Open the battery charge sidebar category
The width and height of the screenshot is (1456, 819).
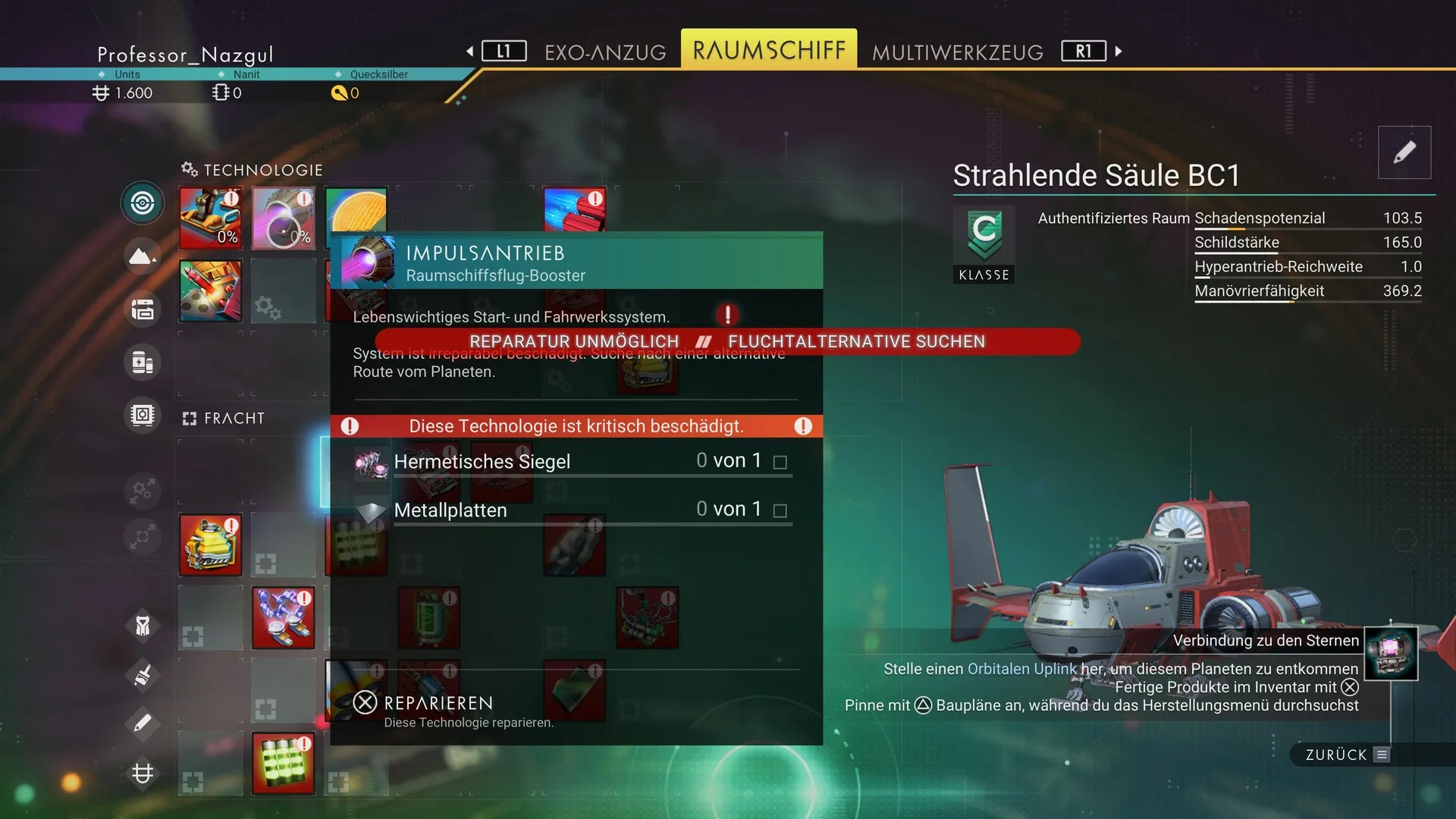coord(143,362)
